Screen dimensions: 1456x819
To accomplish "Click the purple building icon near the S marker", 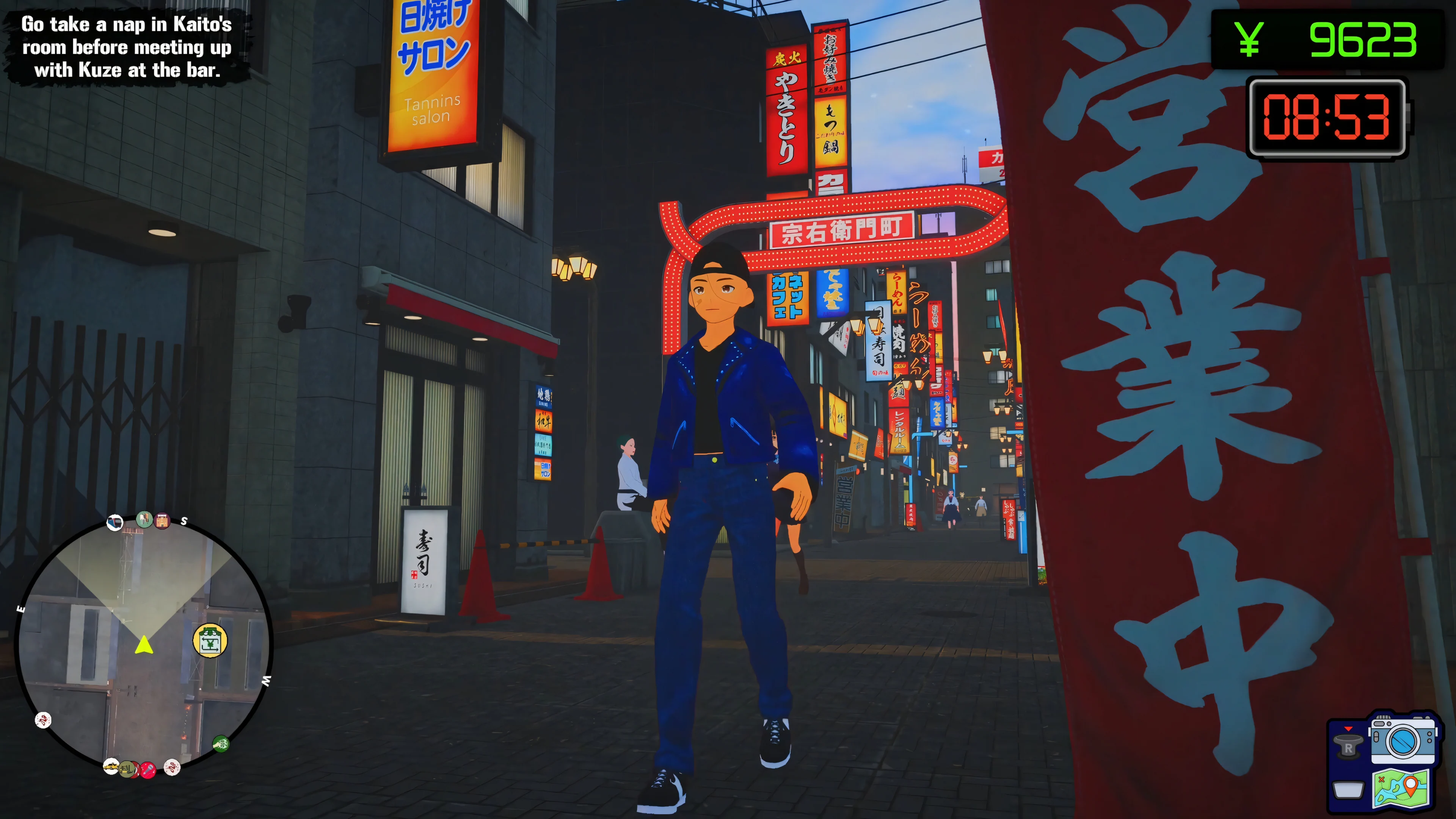I will click(162, 521).
